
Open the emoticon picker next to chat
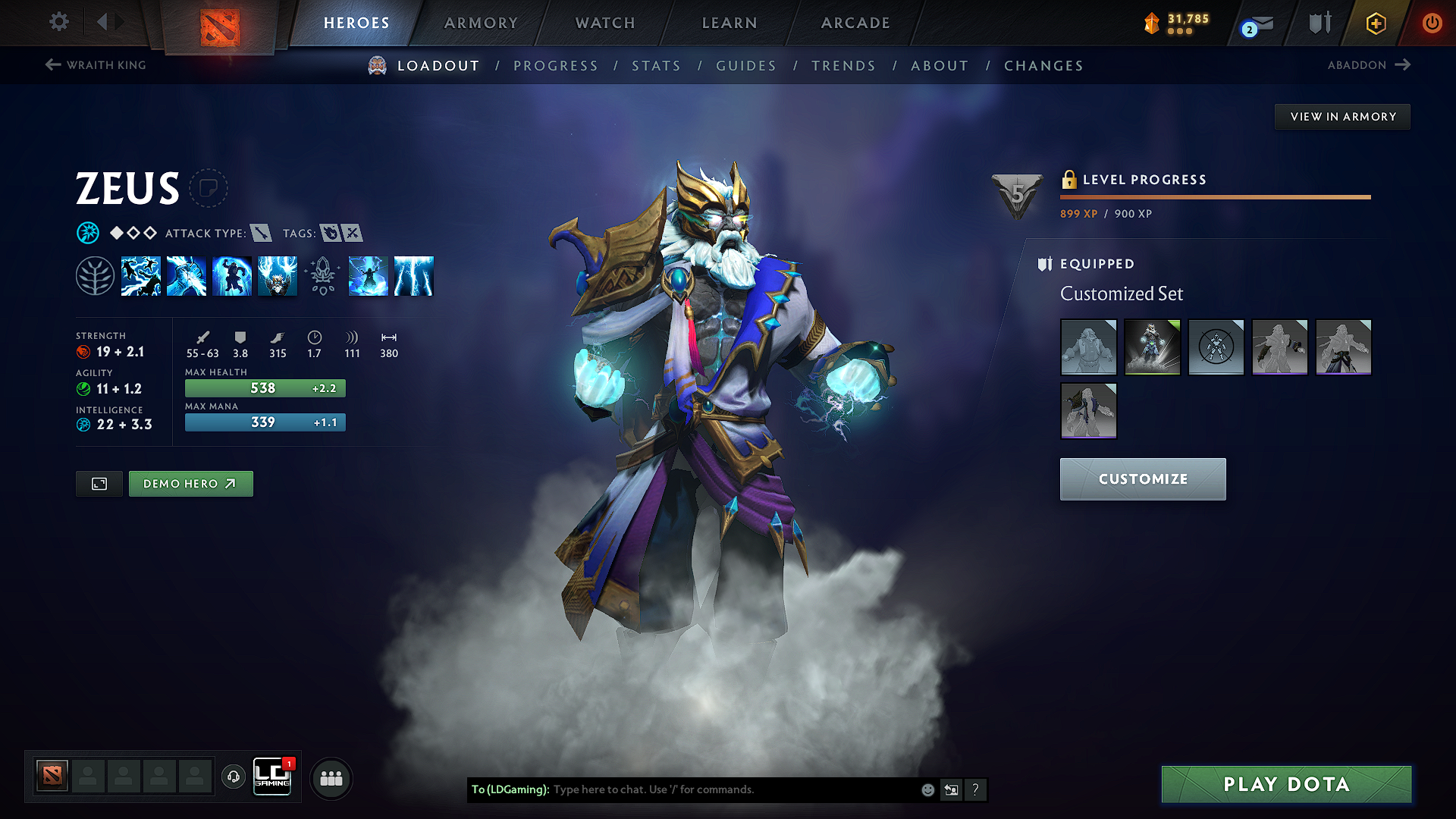point(927,789)
